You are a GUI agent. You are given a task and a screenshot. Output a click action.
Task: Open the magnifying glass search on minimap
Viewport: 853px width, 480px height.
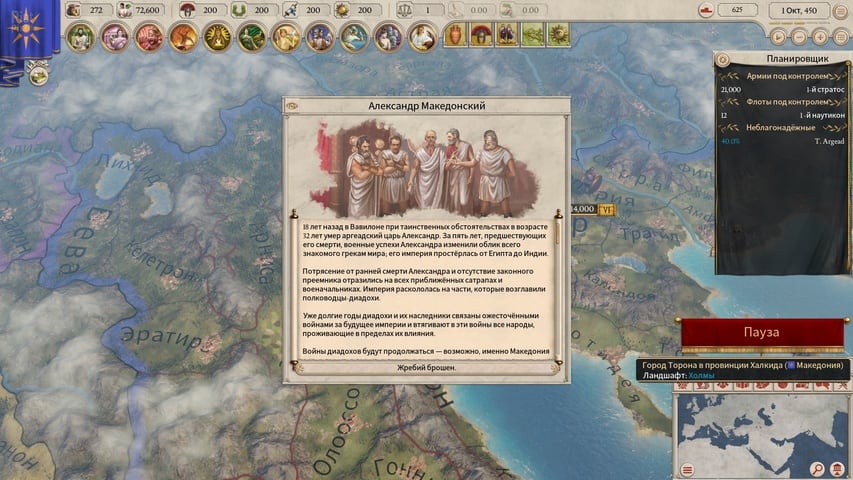pyautogui.click(x=818, y=469)
